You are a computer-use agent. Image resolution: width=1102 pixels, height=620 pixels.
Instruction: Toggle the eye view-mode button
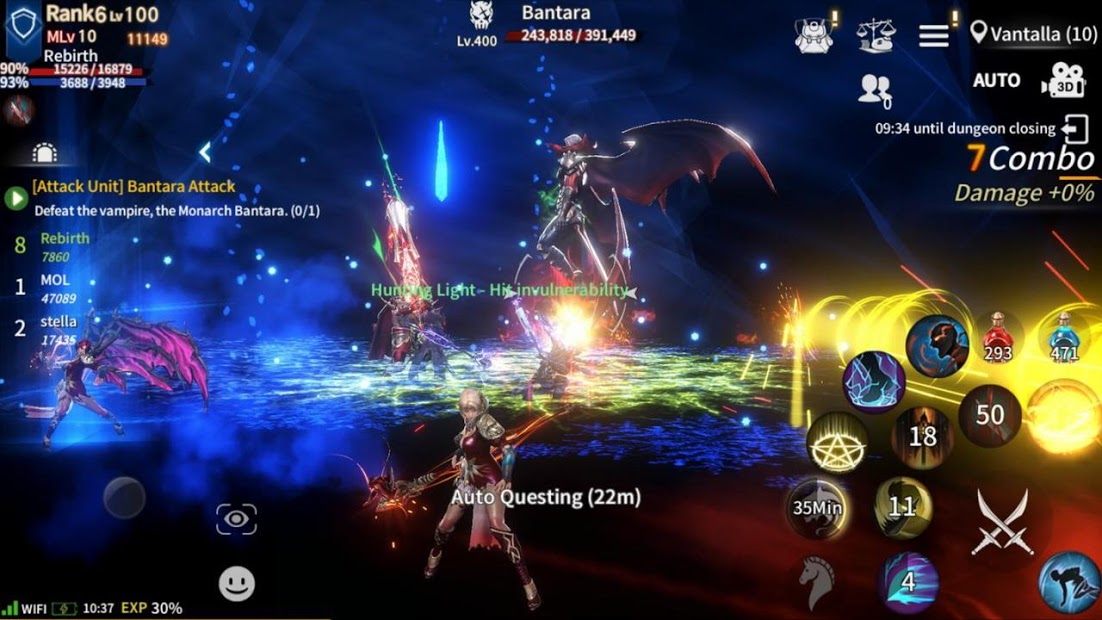236,519
